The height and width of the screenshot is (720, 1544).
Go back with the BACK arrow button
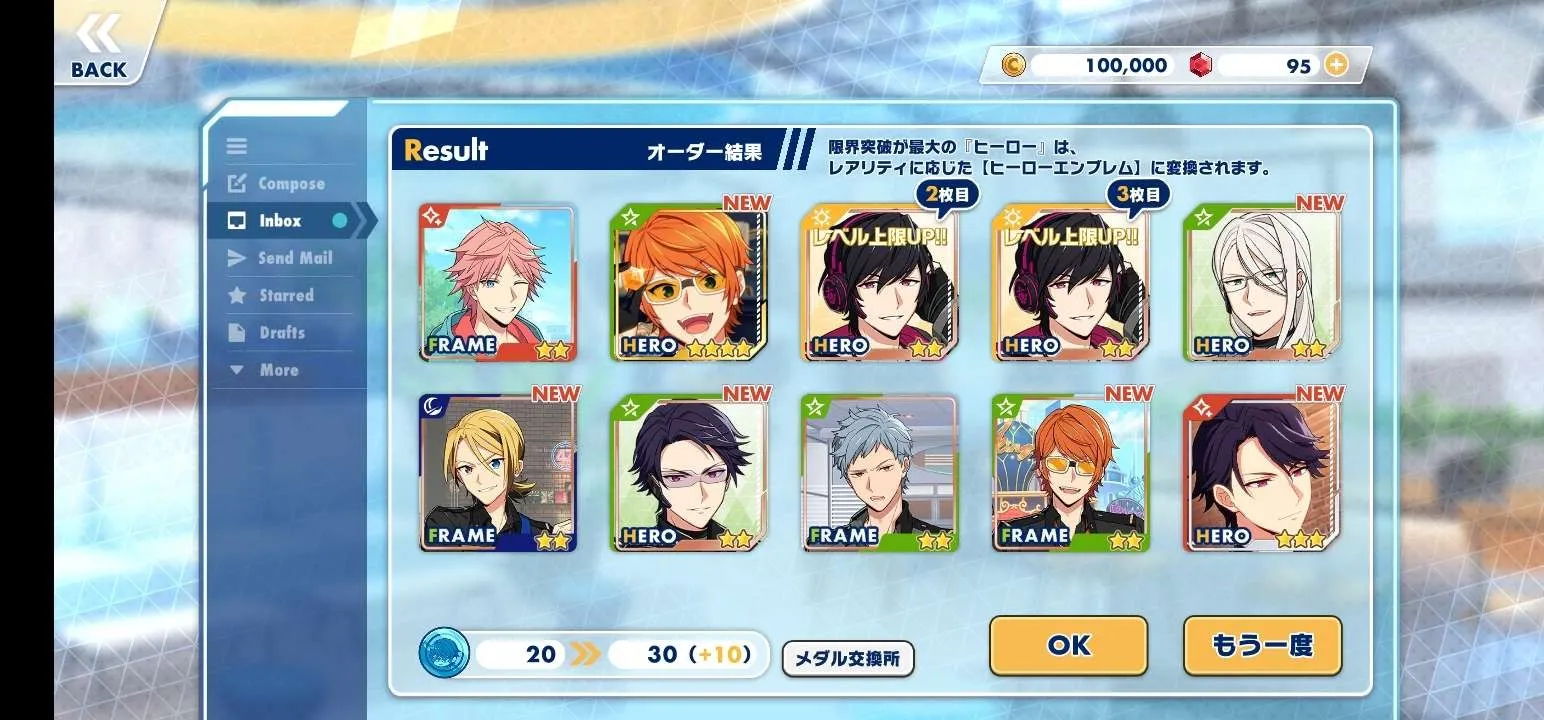(x=99, y=47)
